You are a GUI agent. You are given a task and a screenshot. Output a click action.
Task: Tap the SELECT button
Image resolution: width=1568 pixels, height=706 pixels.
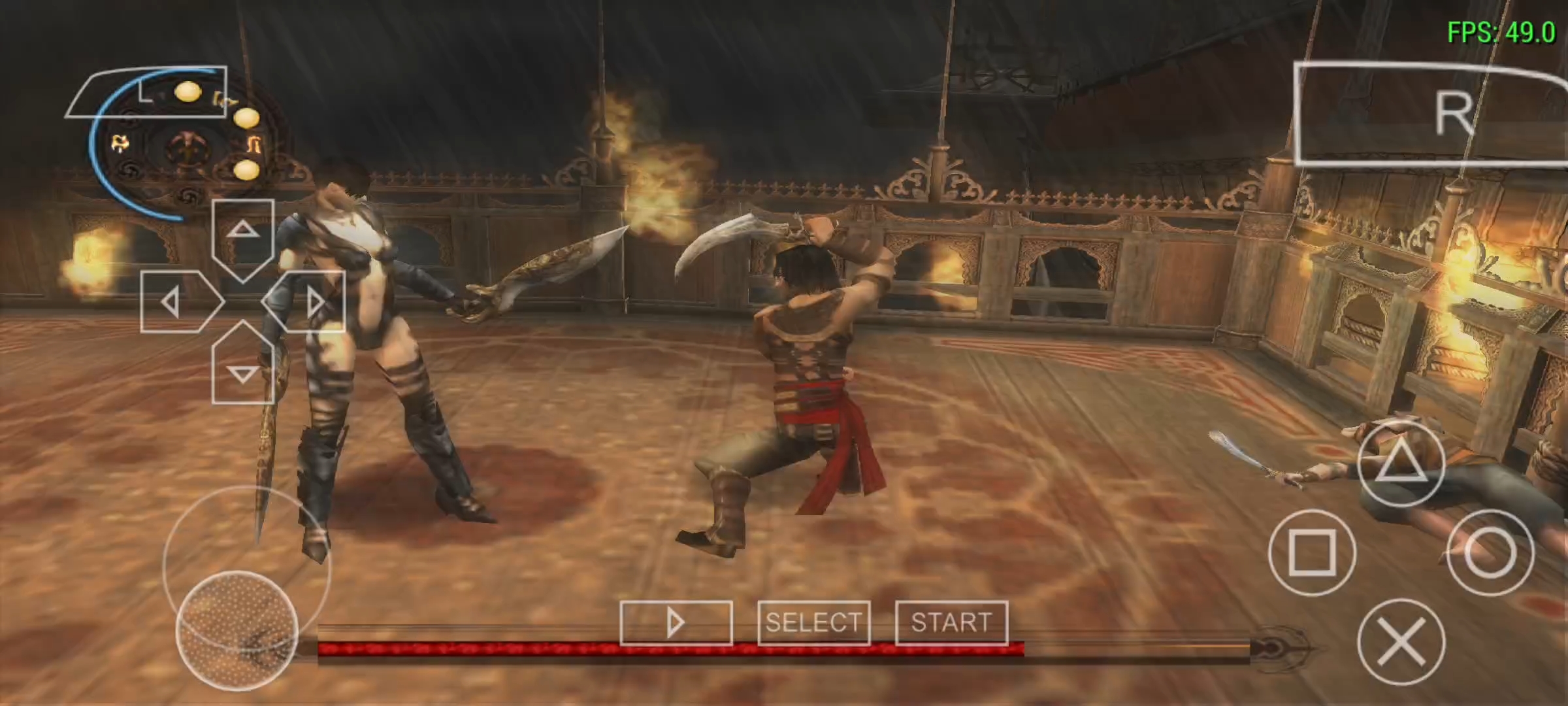813,622
